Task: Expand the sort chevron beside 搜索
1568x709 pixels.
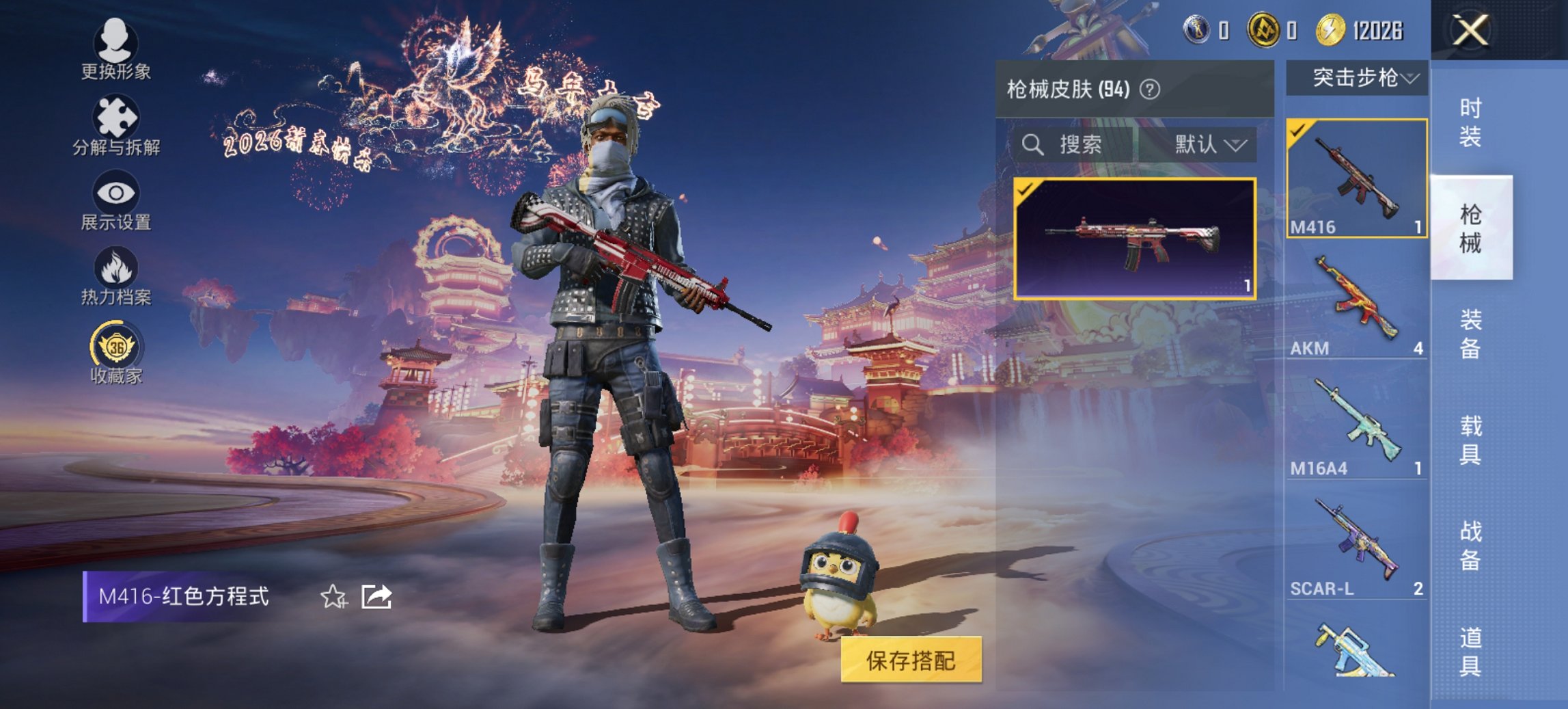Action: point(1238,145)
